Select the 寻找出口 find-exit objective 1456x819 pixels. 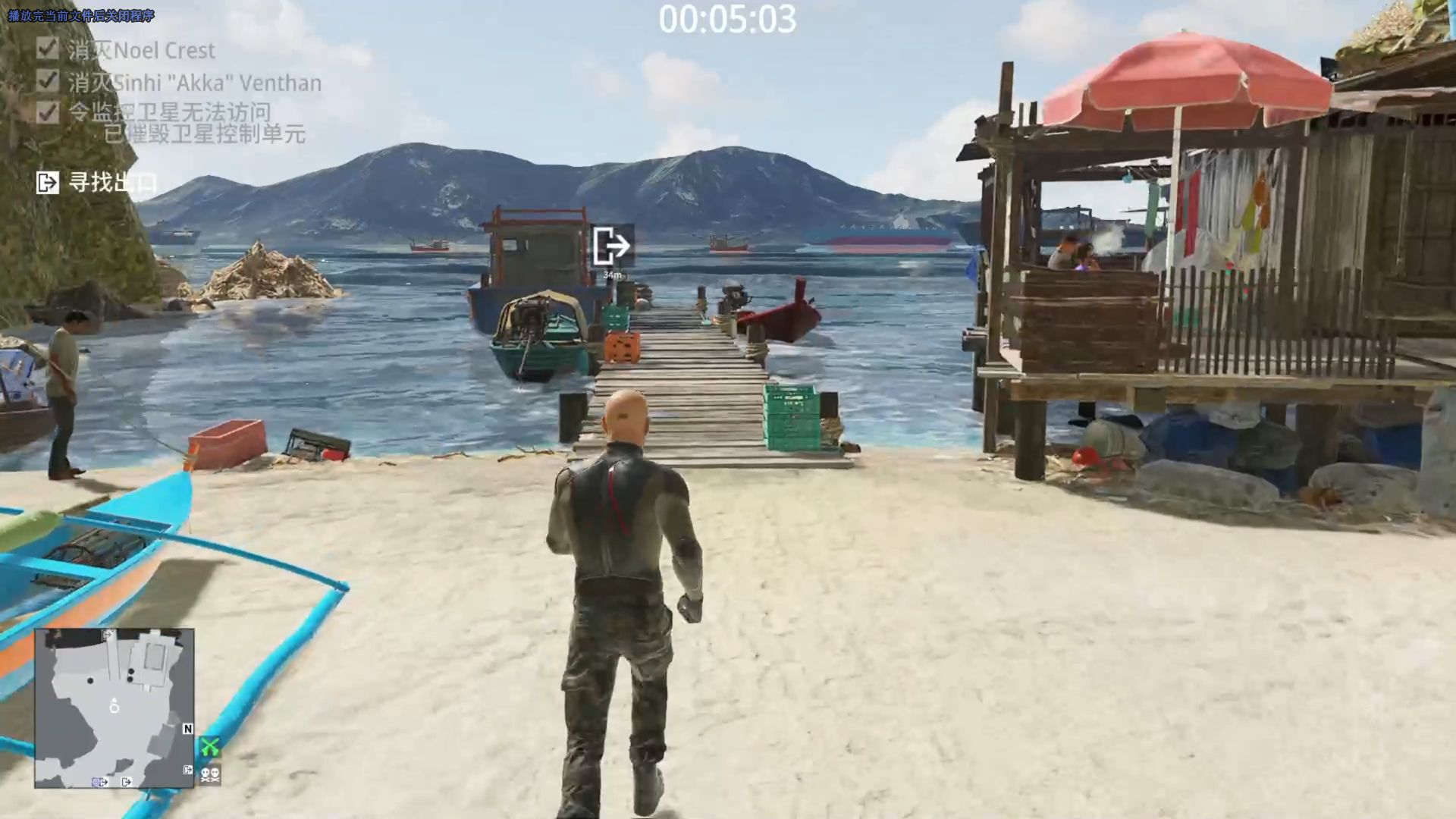point(96,183)
